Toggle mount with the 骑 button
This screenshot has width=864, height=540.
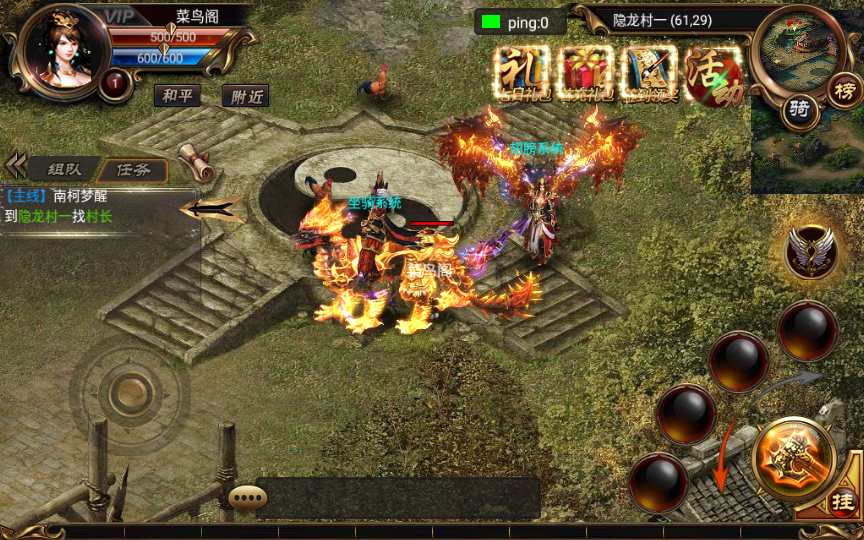click(x=799, y=110)
